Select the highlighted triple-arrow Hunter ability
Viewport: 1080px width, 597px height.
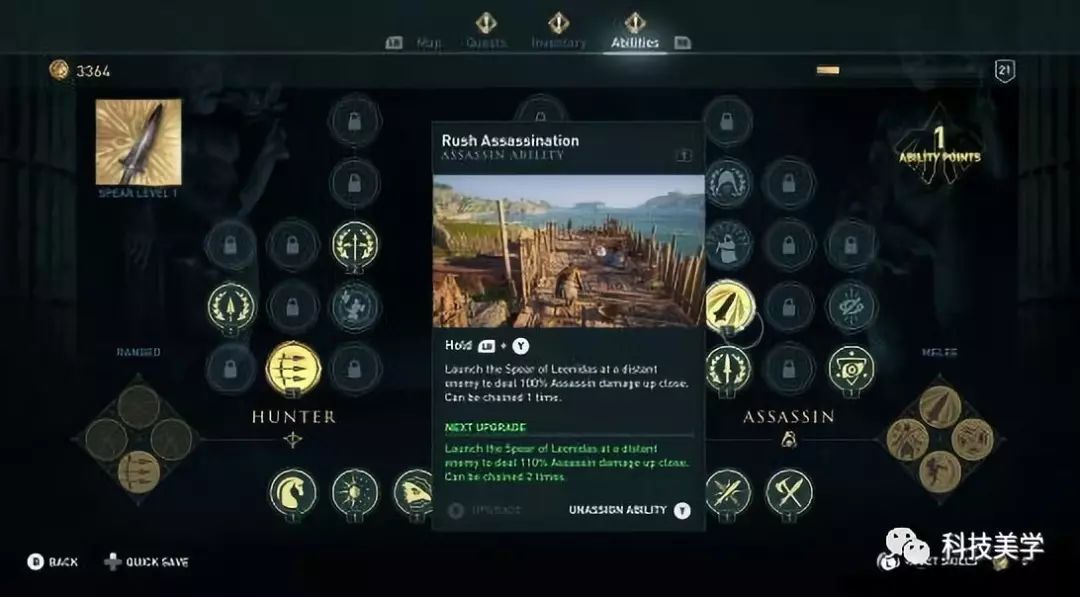click(x=291, y=368)
